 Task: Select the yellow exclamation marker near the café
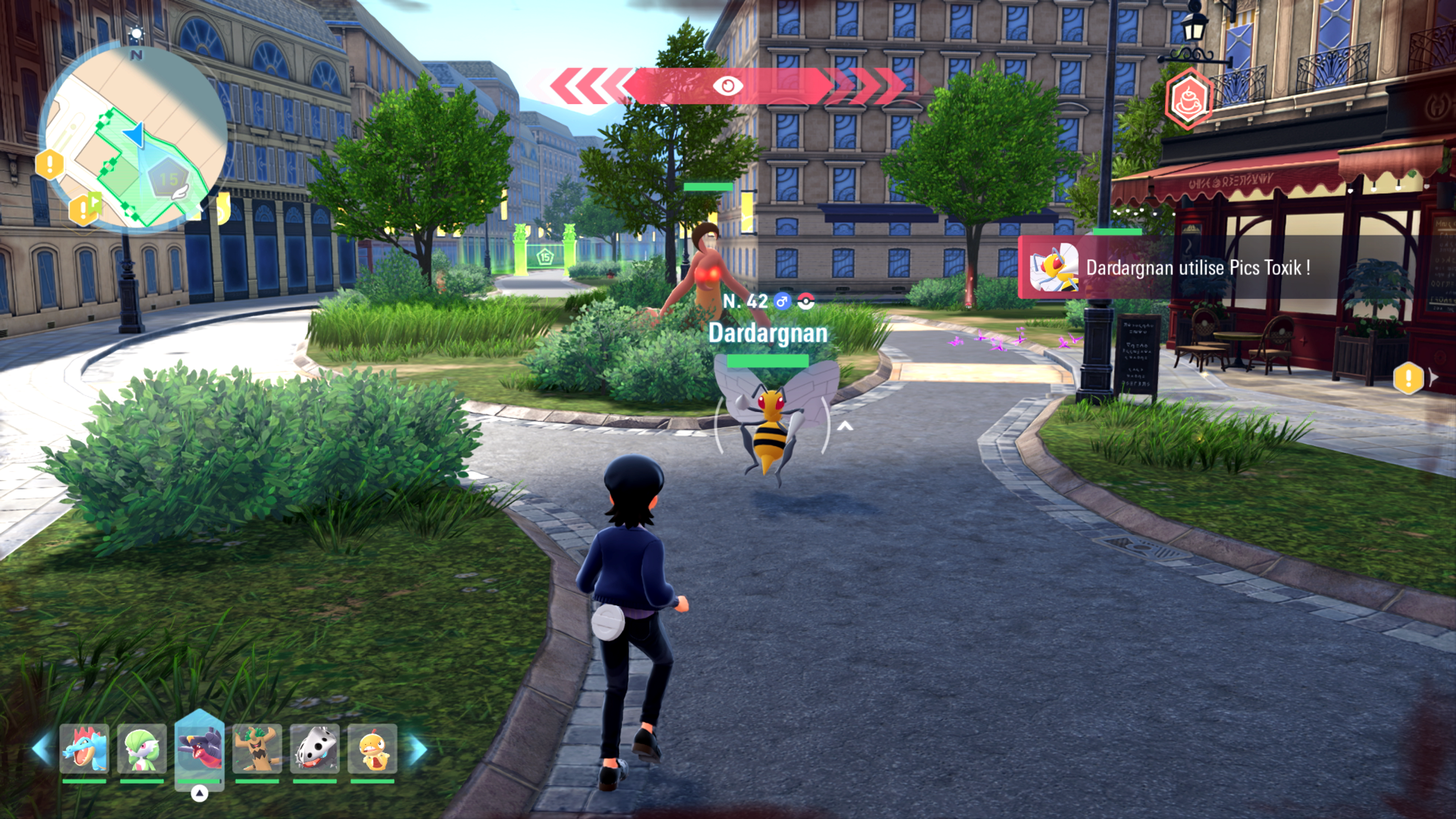(1408, 378)
